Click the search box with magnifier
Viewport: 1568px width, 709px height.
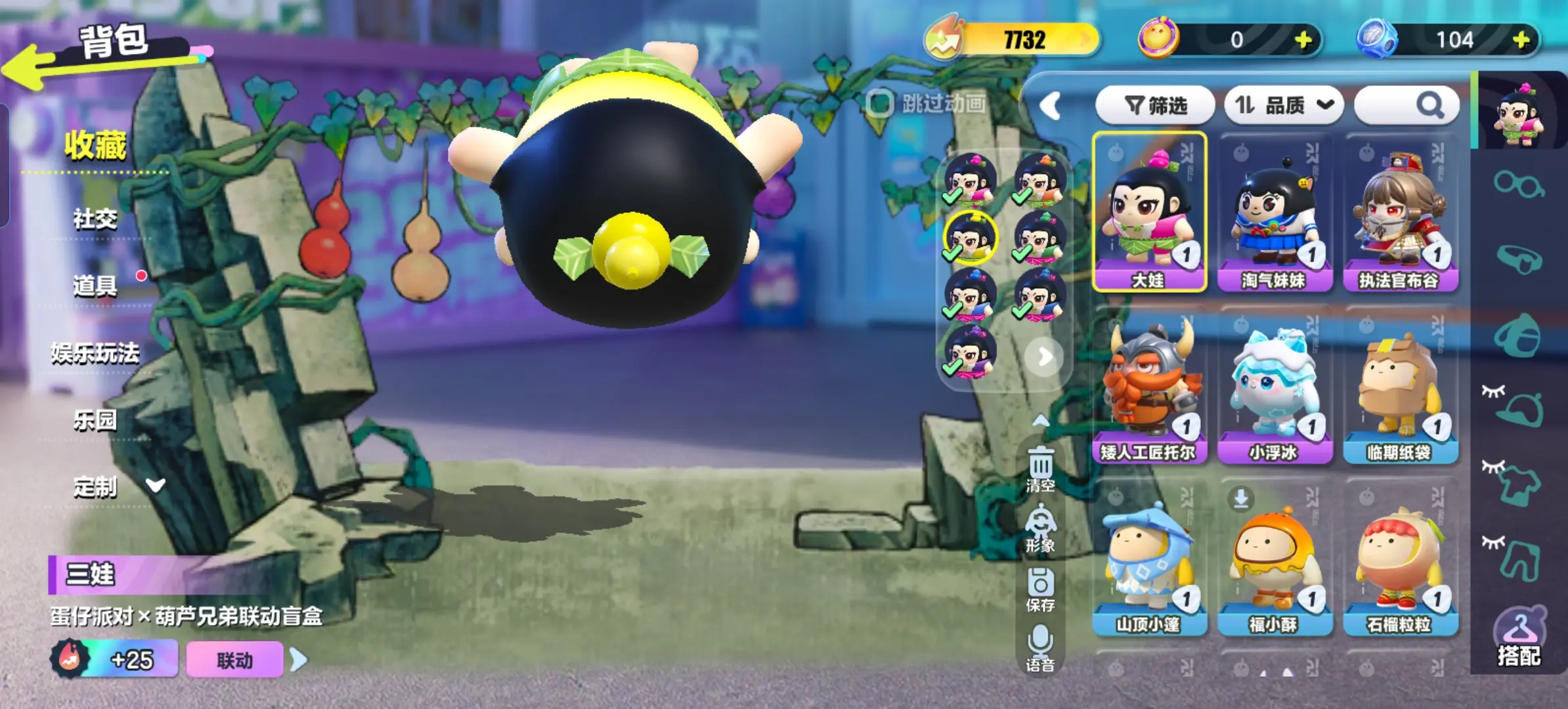(x=1406, y=105)
